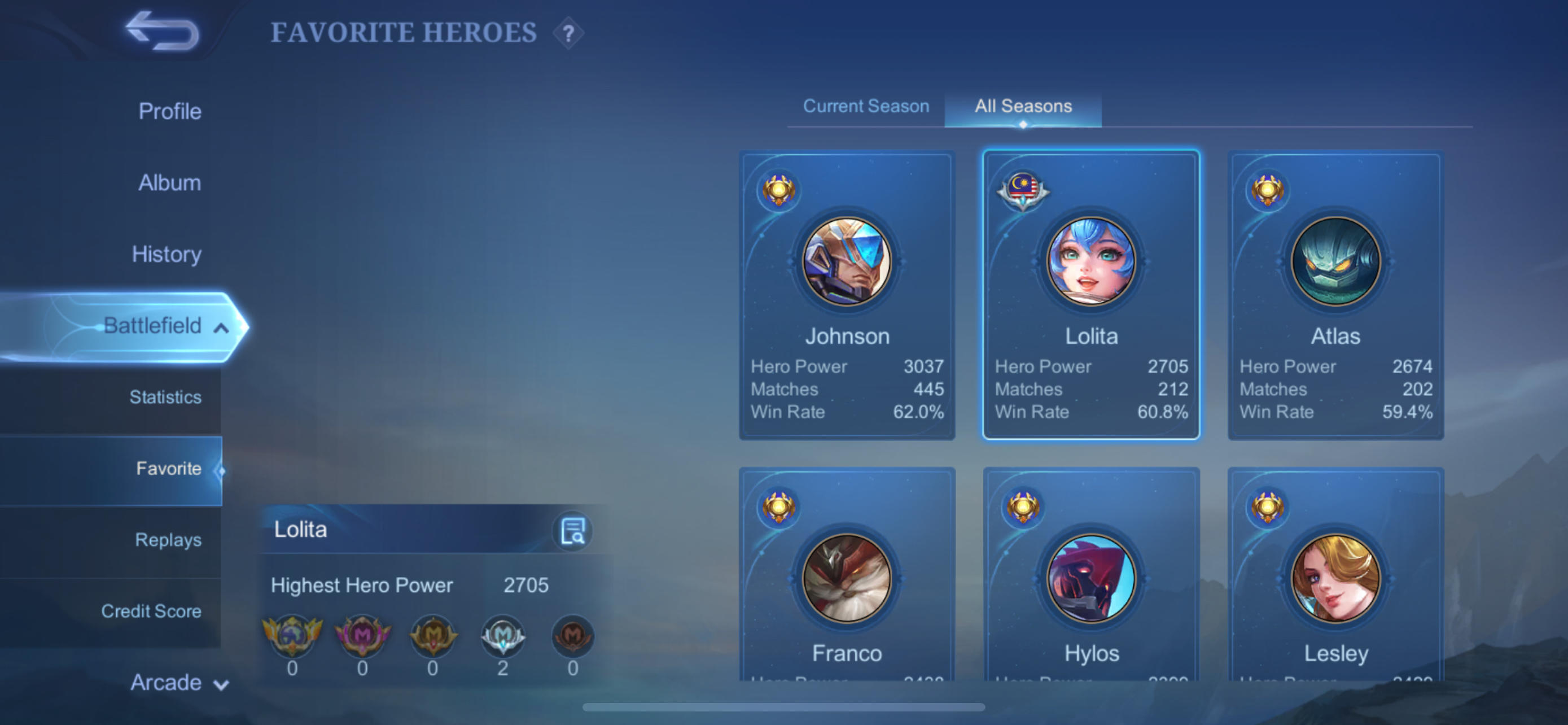
Task: Switch to the Current Season tab
Action: tap(866, 107)
